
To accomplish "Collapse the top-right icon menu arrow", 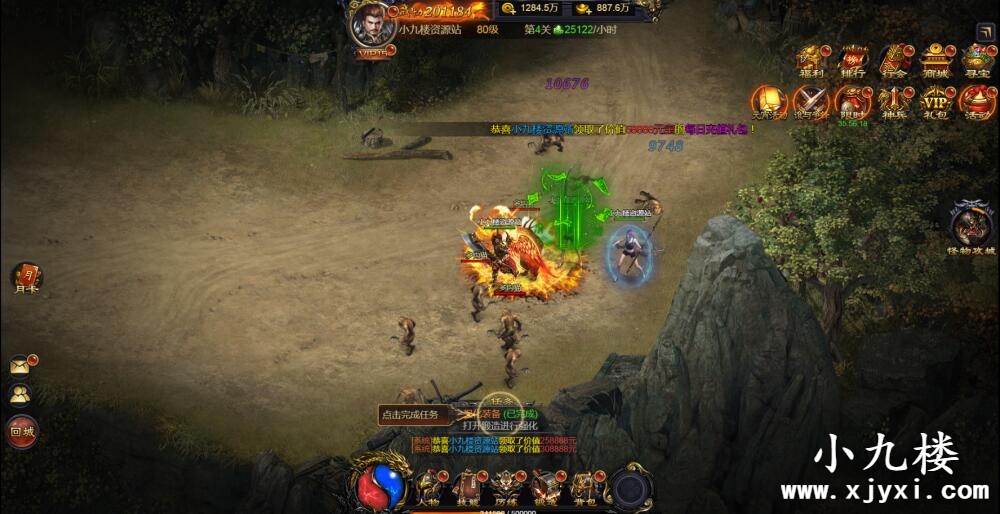I will (x=985, y=31).
